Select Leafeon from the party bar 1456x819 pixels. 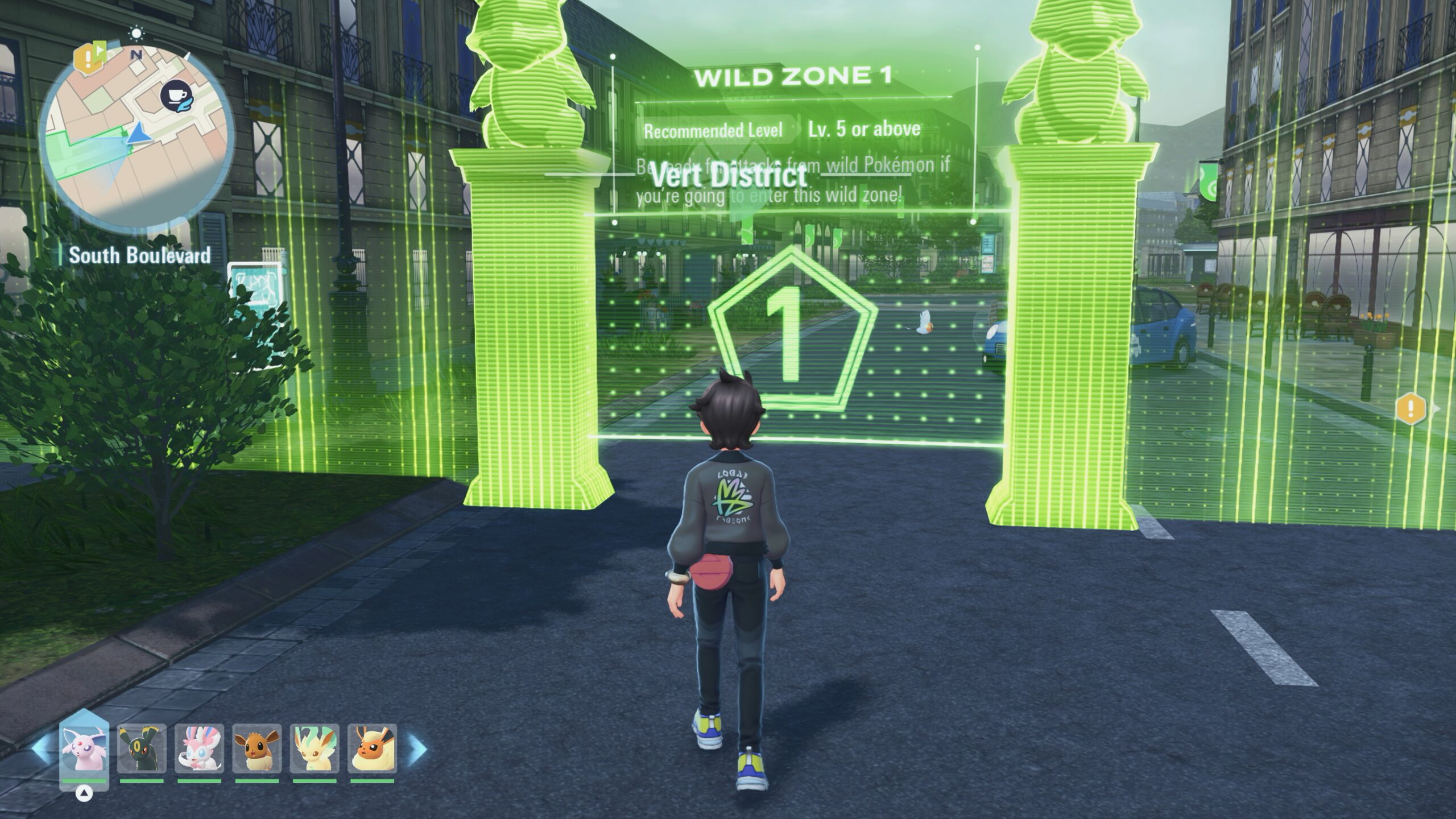(x=315, y=748)
